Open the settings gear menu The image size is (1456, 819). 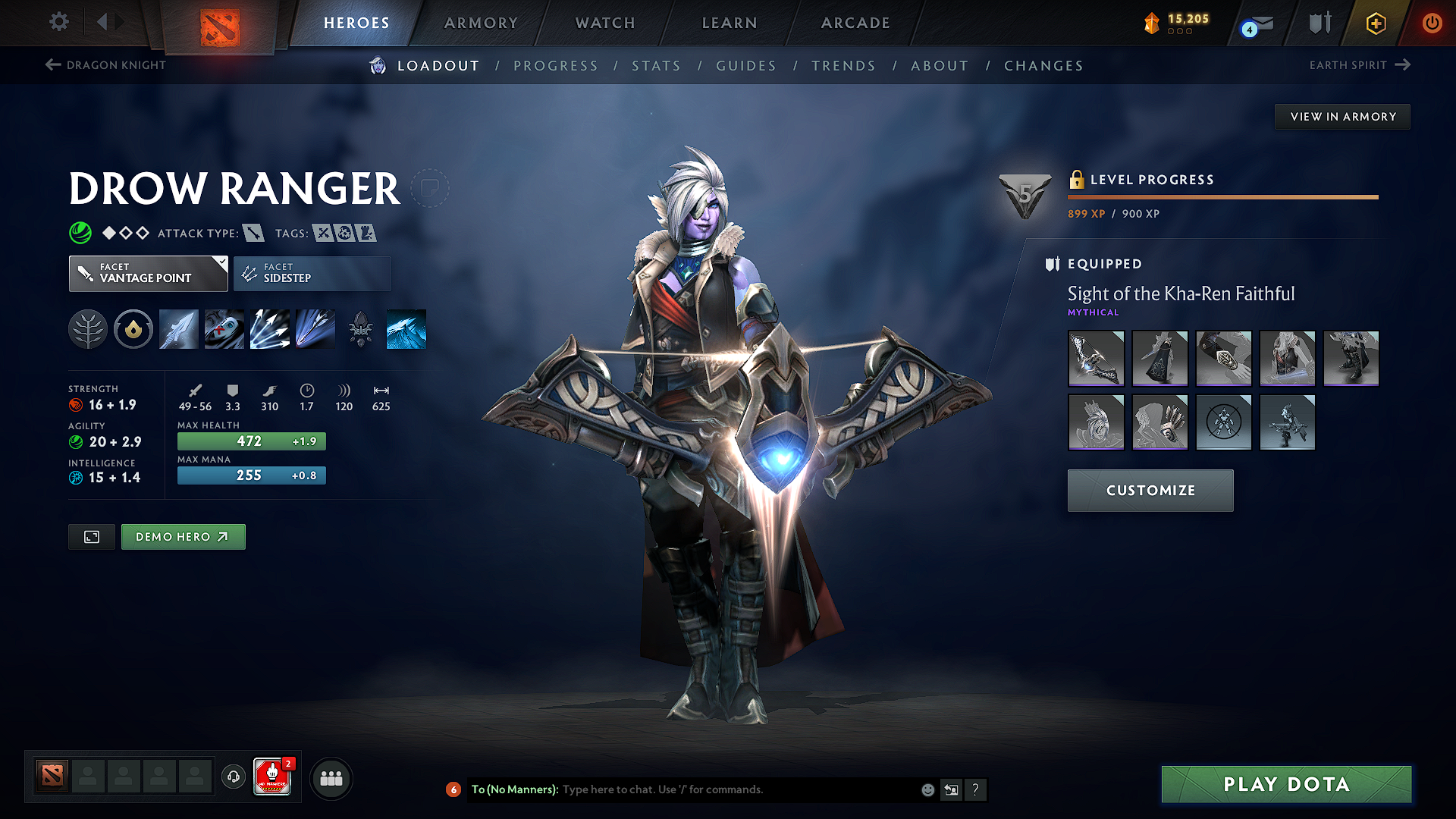(x=58, y=22)
